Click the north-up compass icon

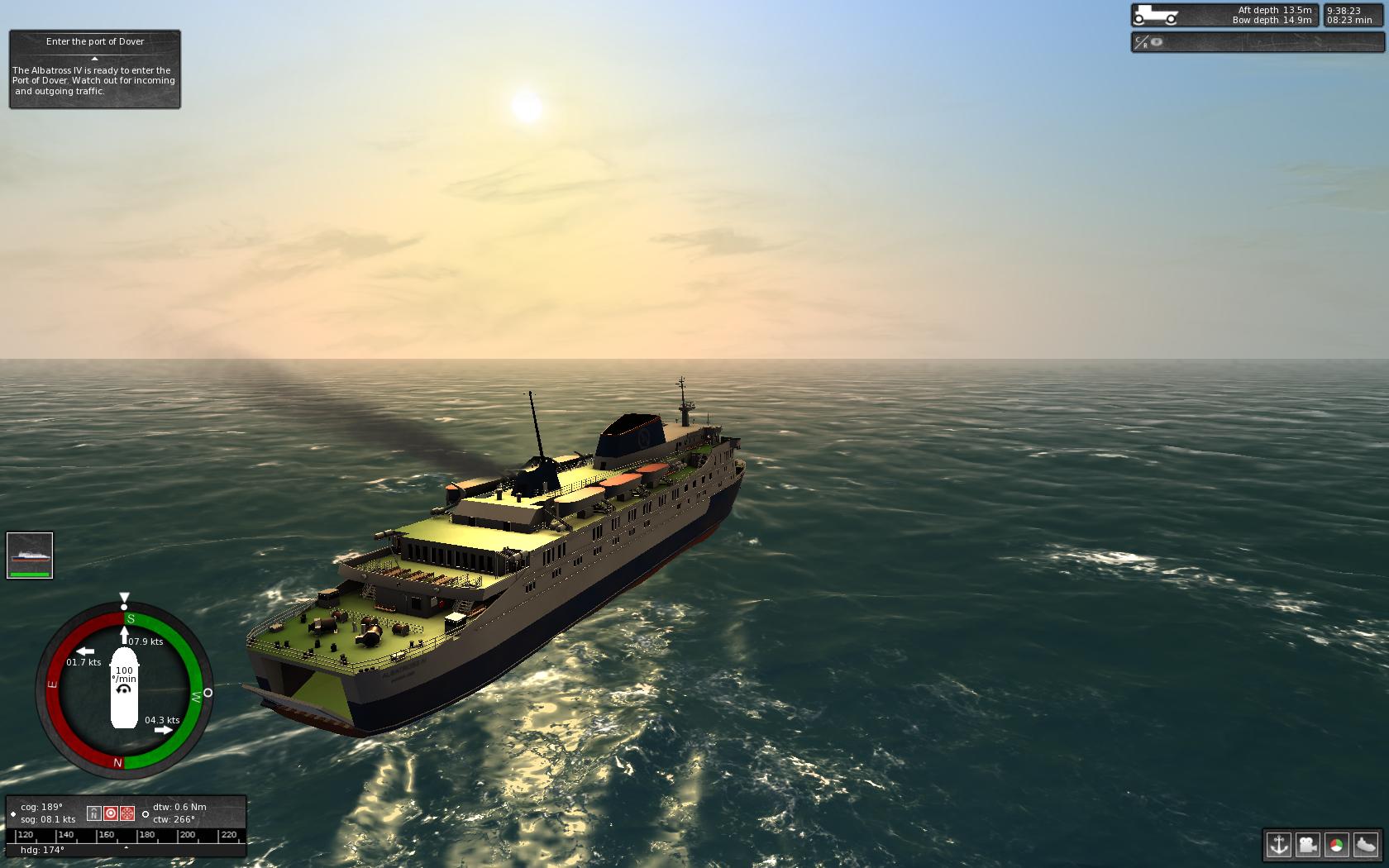(94, 813)
